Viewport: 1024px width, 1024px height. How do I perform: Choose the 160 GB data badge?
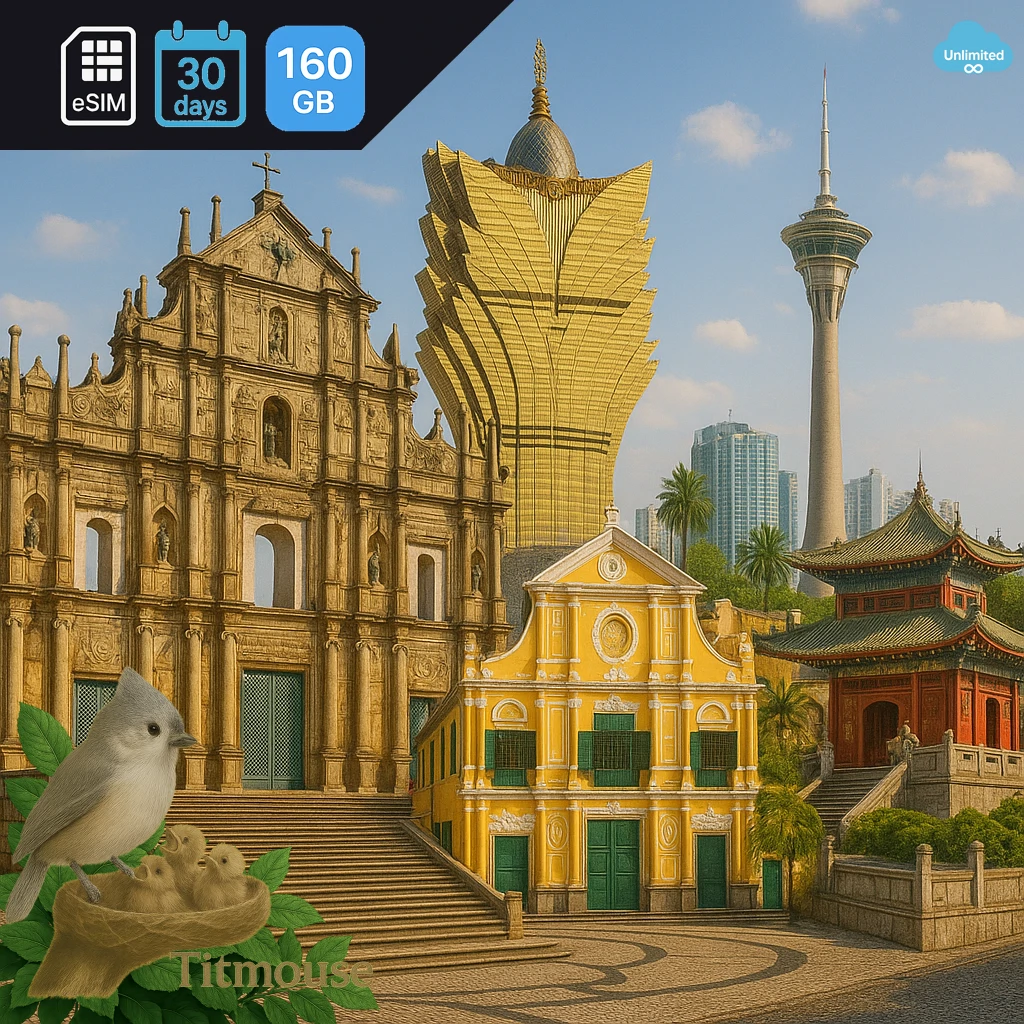(315, 78)
